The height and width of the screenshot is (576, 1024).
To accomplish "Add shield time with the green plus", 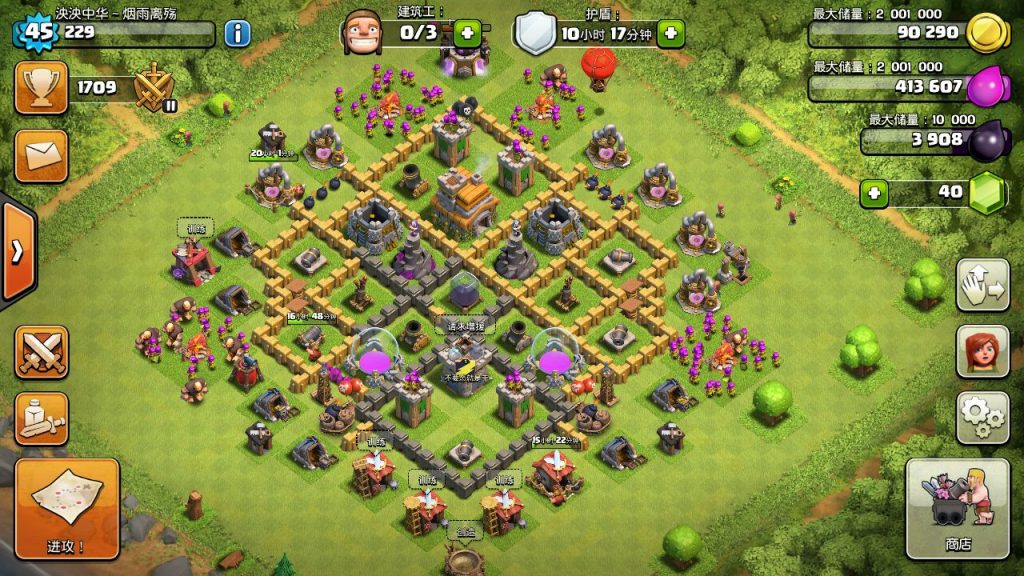I will coord(670,33).
